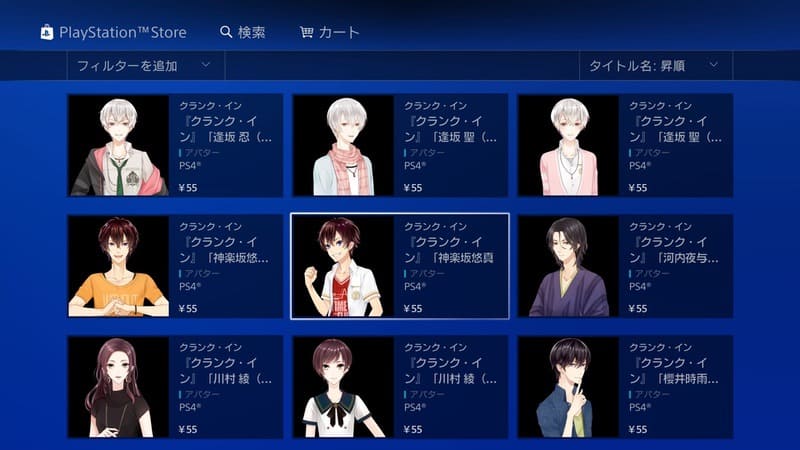The image size is (800, 450).
Task: Pick the 川村 綾 avatar in sailor uniform
Action: [399, 387]
